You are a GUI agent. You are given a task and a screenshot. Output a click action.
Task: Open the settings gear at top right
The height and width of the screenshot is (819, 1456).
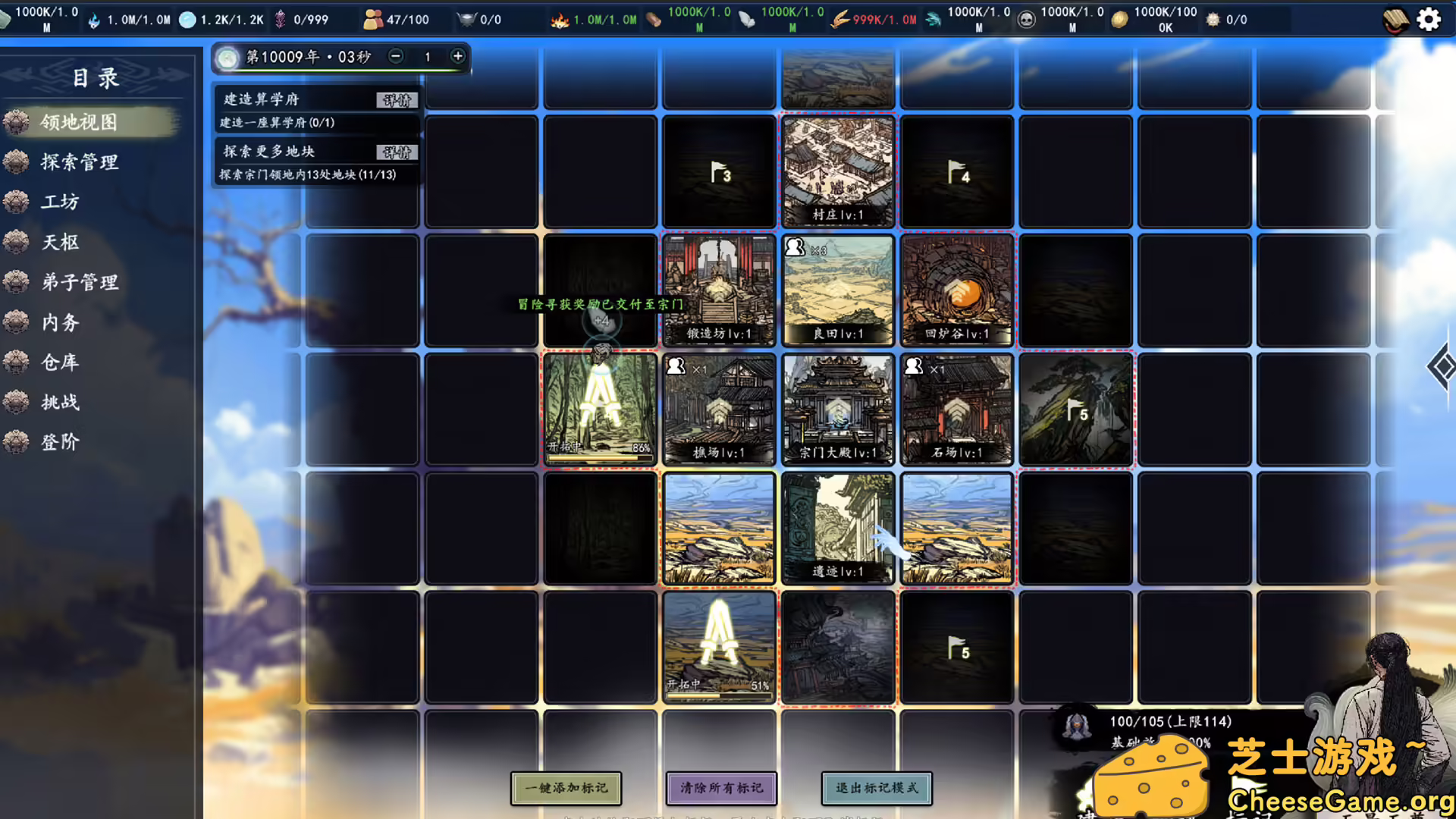coord(1429,20)
